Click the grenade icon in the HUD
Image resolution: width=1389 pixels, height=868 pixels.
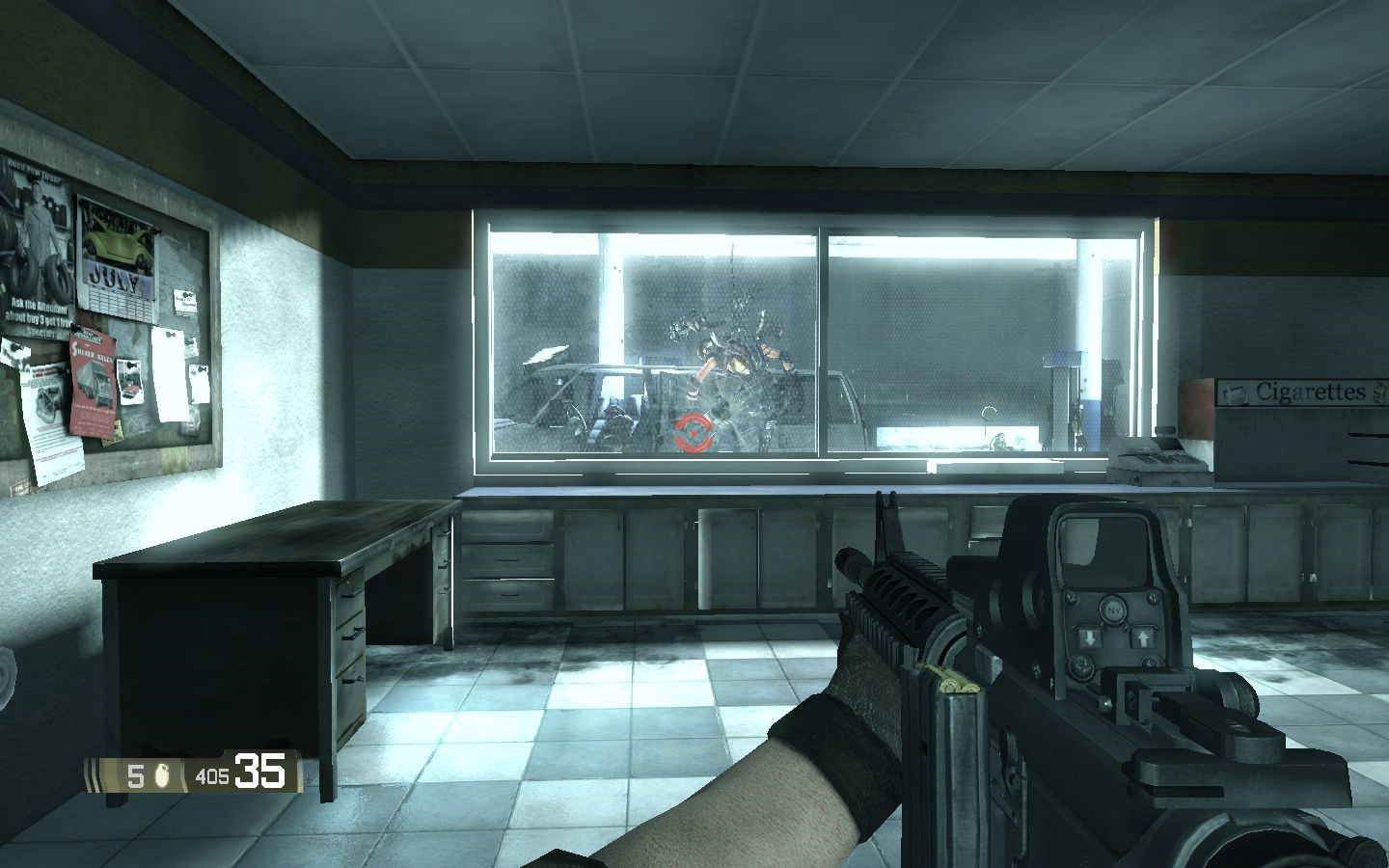[164, 774]
